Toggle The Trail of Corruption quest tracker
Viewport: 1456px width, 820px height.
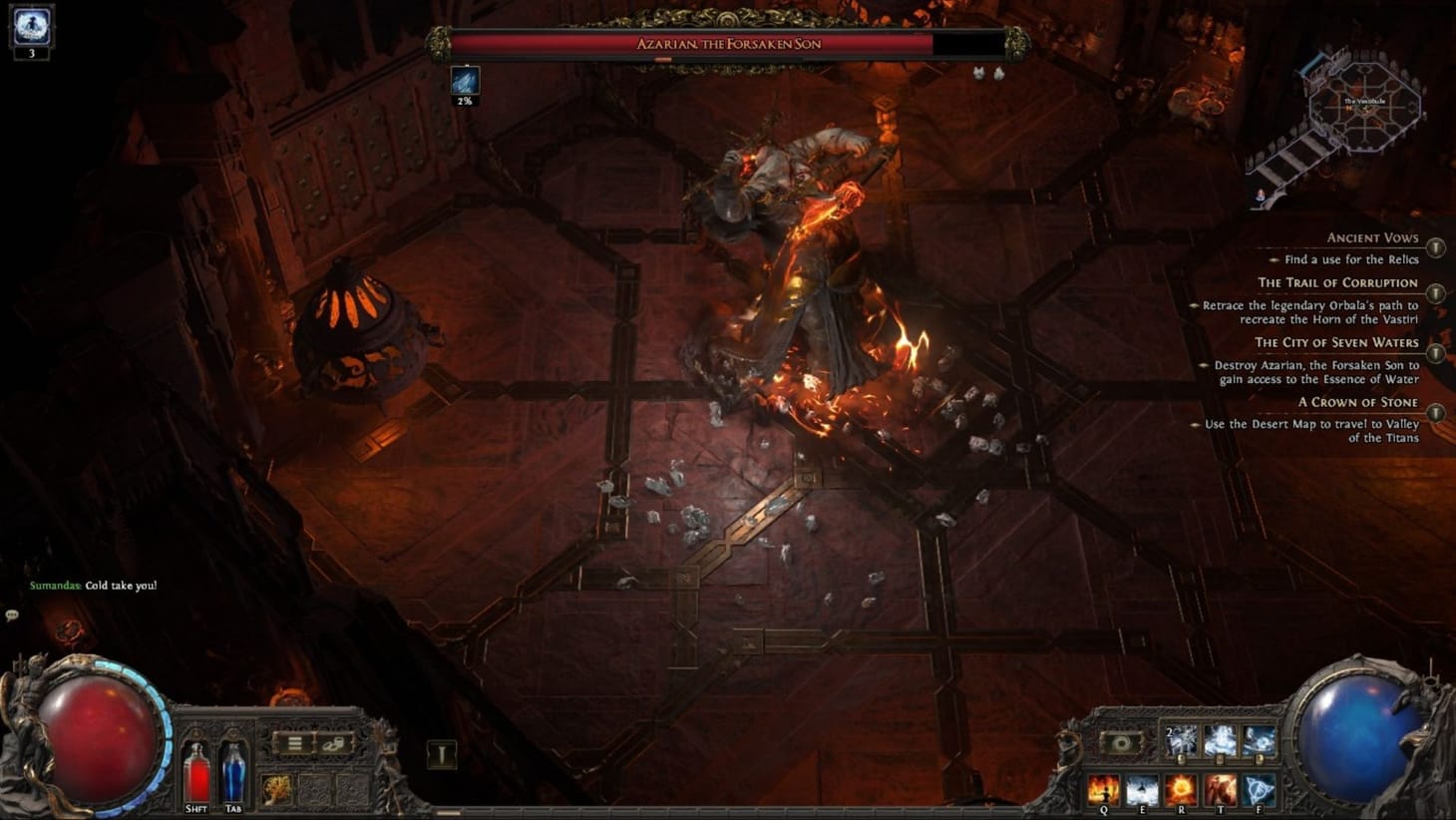point(1435,291)
